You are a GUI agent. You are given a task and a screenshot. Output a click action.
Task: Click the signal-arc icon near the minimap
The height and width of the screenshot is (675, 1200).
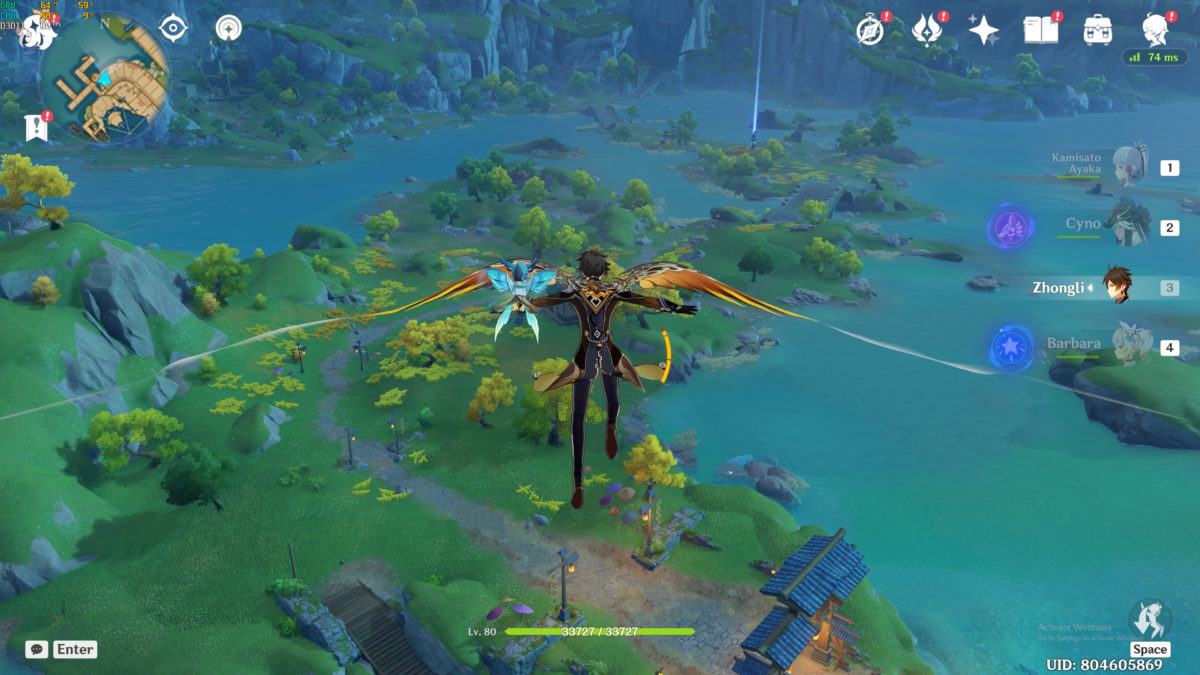point(229,28)
